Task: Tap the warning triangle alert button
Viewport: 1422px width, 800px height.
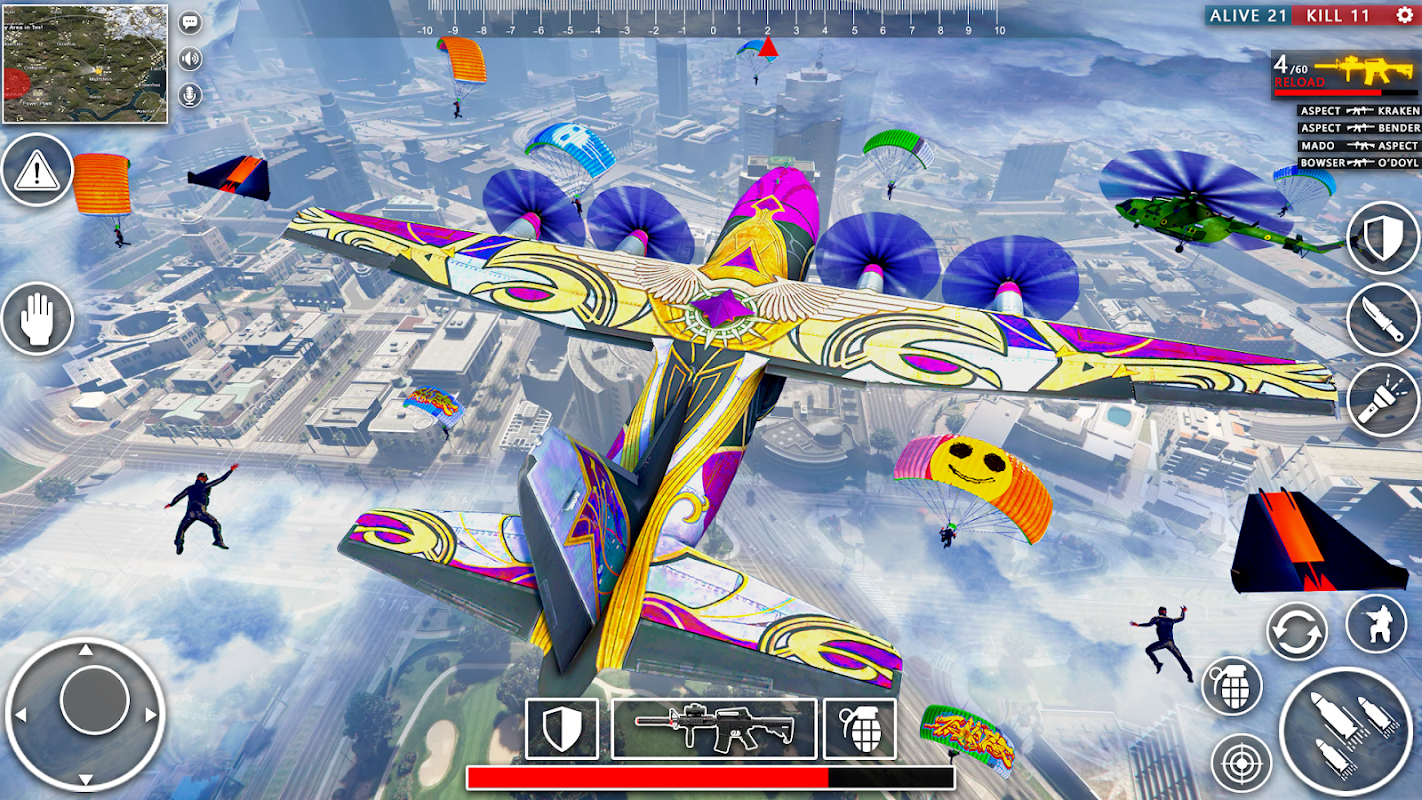Action: [x=37, y=171]
